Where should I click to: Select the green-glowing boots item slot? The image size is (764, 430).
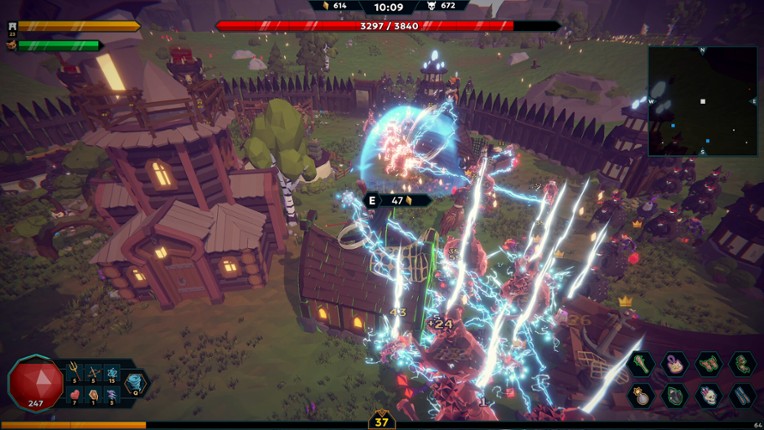click(x=709, y=364)
